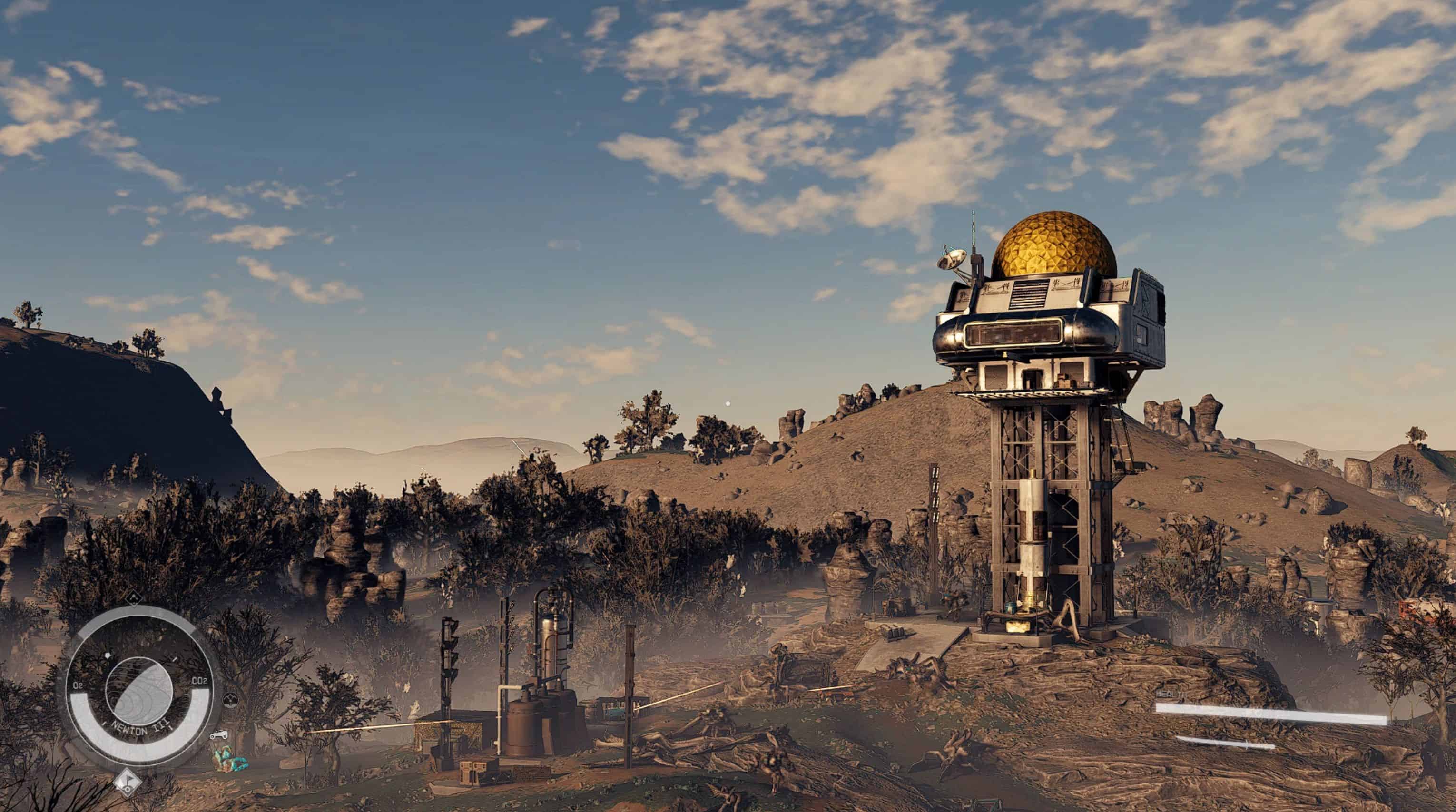The height and width of the screenshot is (812, 1456).
Task: Click the diamond marker above the compass
Action: click(133, 597)
